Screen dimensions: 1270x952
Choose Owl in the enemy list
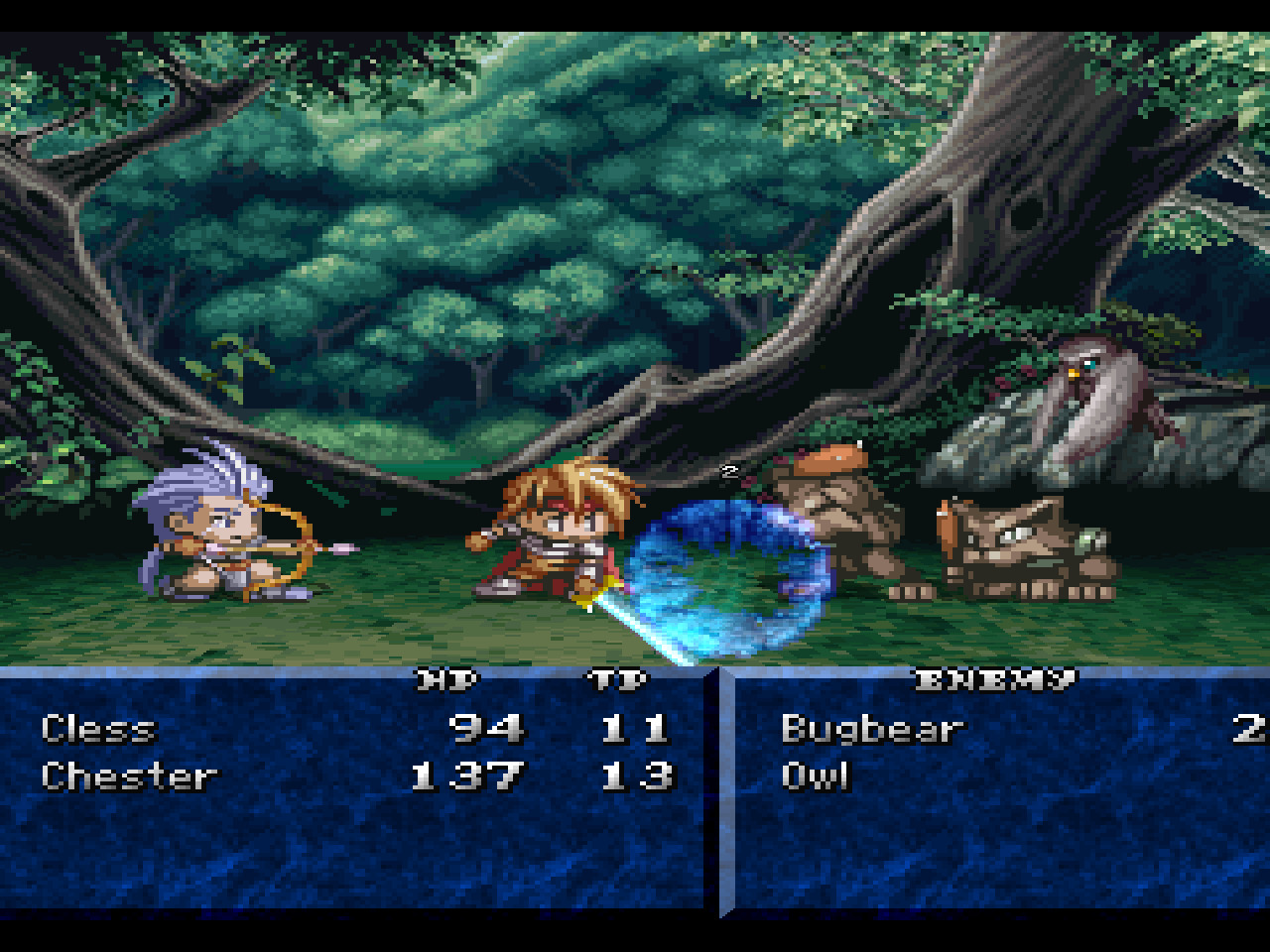816,775
